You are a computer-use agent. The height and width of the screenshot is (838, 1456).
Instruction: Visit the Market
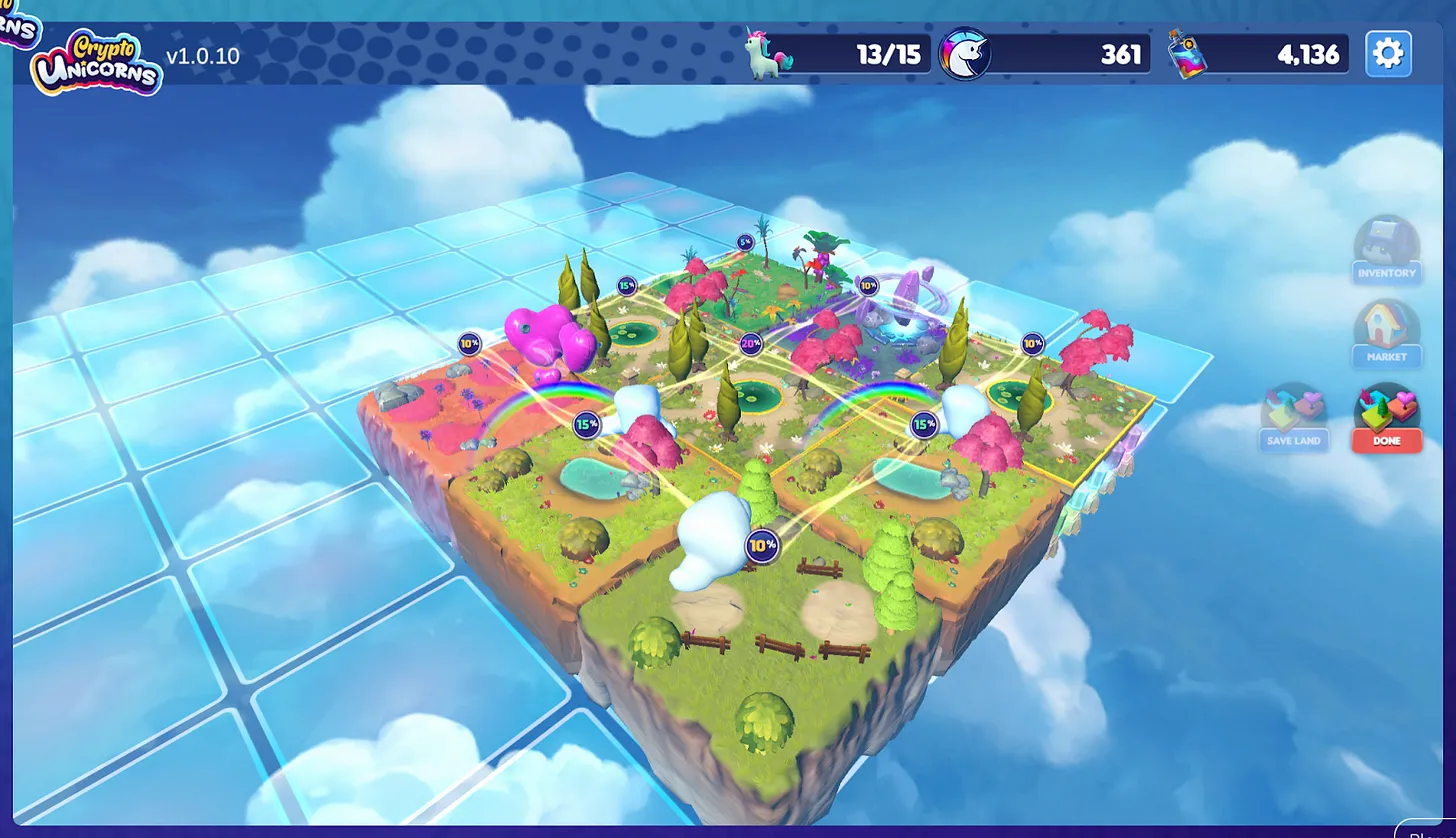pyautogui.click(x=1387, y=335)
